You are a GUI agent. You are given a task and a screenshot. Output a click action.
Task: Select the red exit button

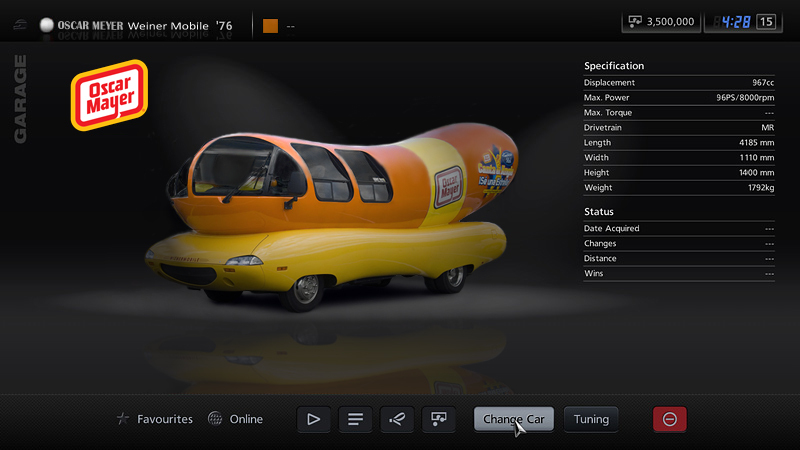click(x=669, y=419)
